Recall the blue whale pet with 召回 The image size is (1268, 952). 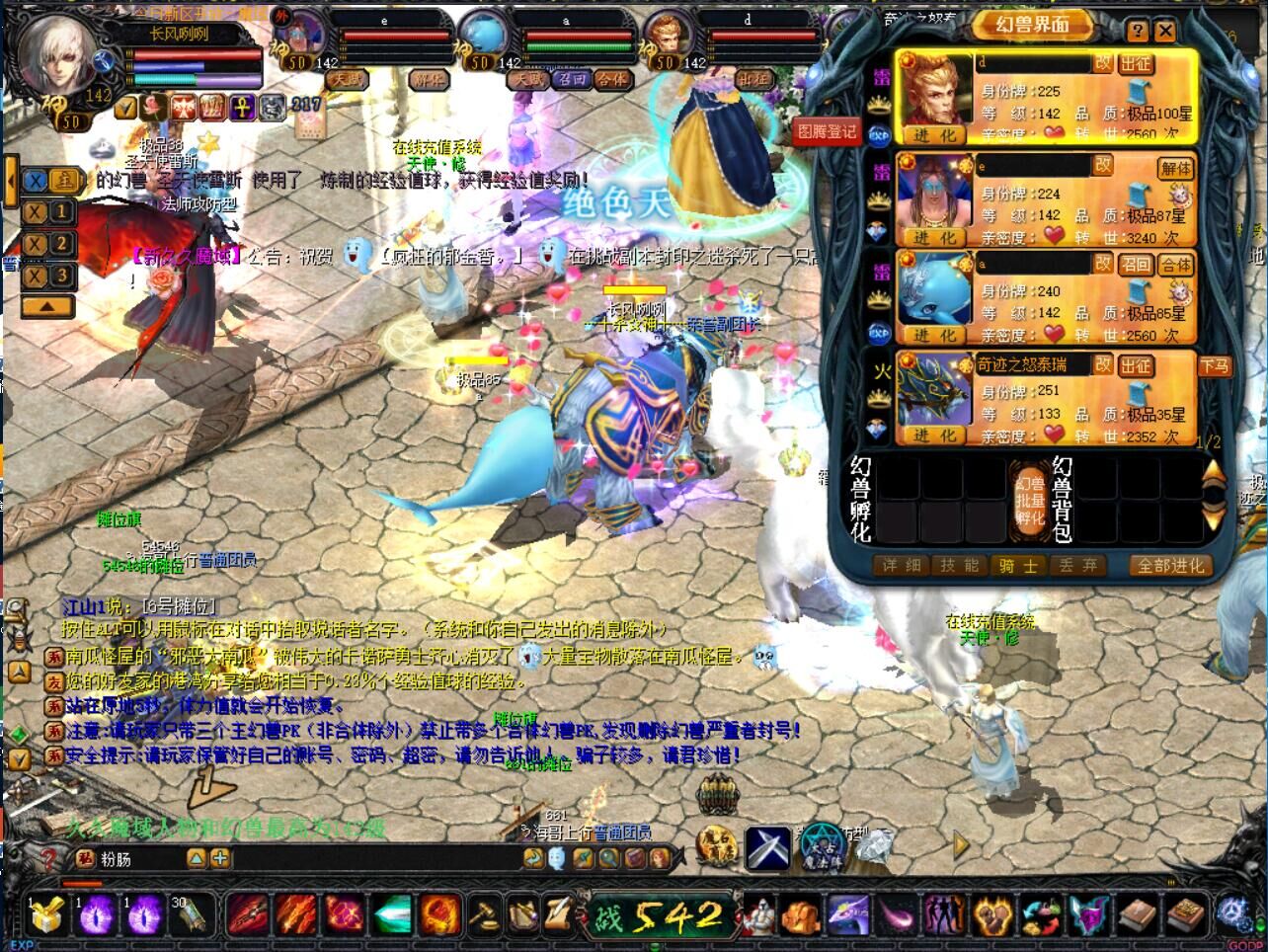point(1136,265)
